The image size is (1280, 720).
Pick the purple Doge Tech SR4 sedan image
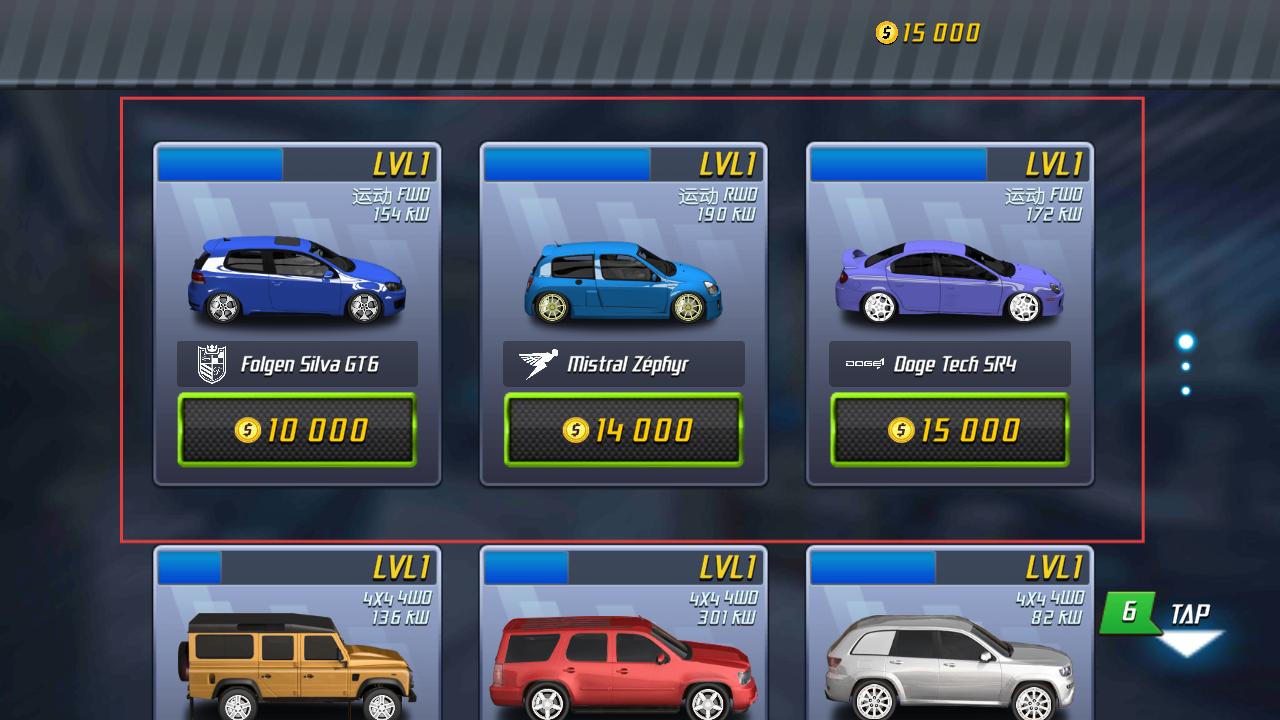point(949,283)
